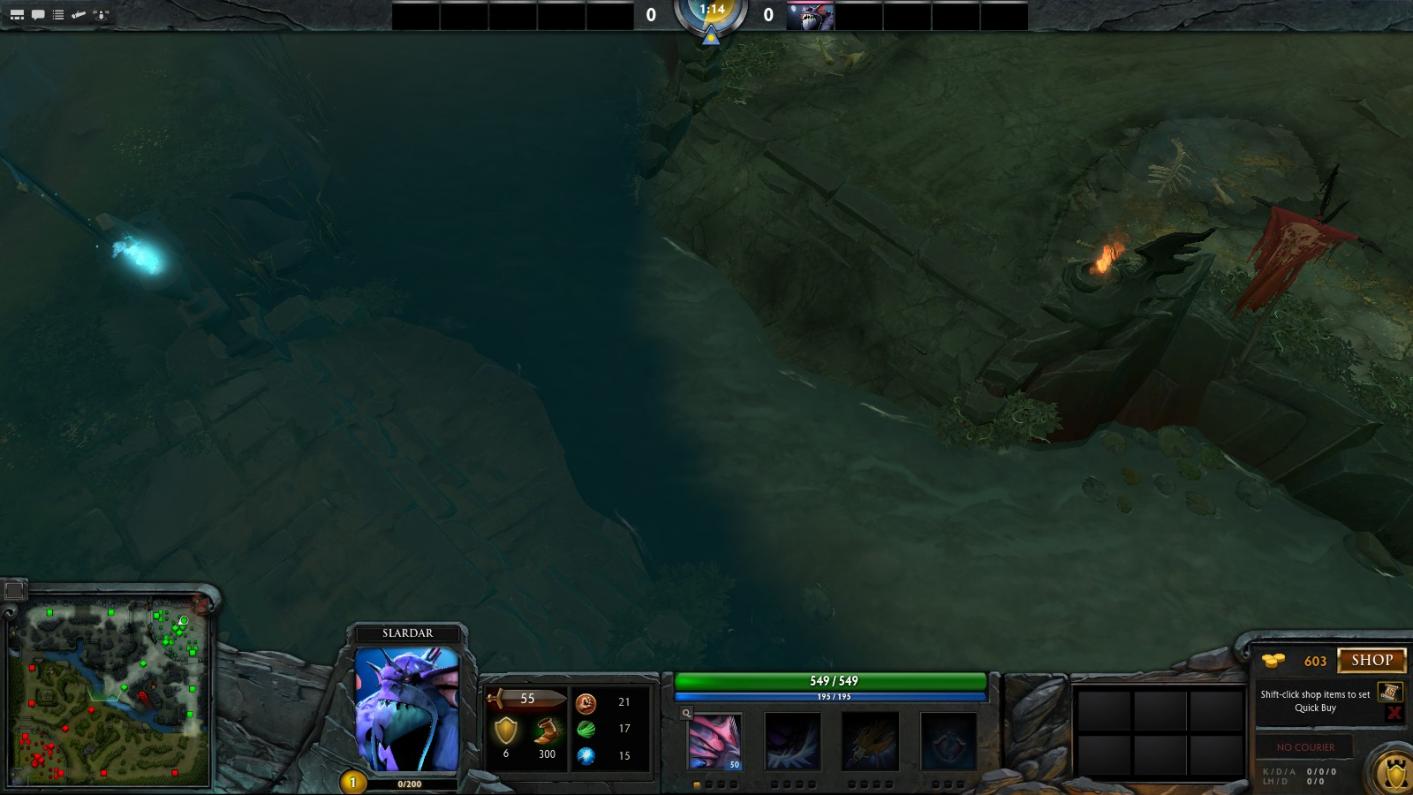The width and height of the screenshot is (1413, 795).
Task: Click the No Courier button
Action: click(x=1305, y=747)
